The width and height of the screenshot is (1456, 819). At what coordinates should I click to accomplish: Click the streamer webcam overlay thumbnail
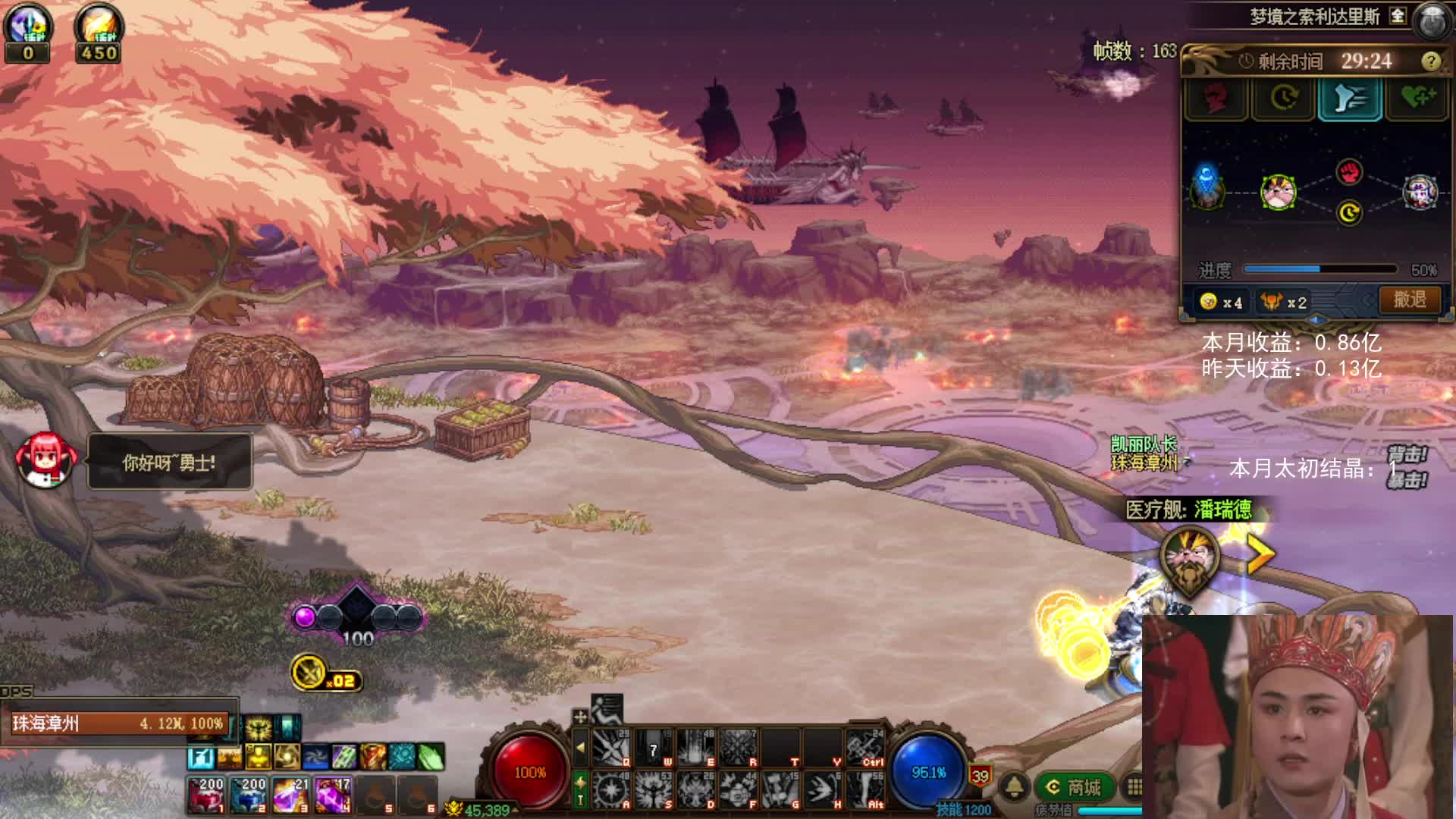coord(1298,717)
